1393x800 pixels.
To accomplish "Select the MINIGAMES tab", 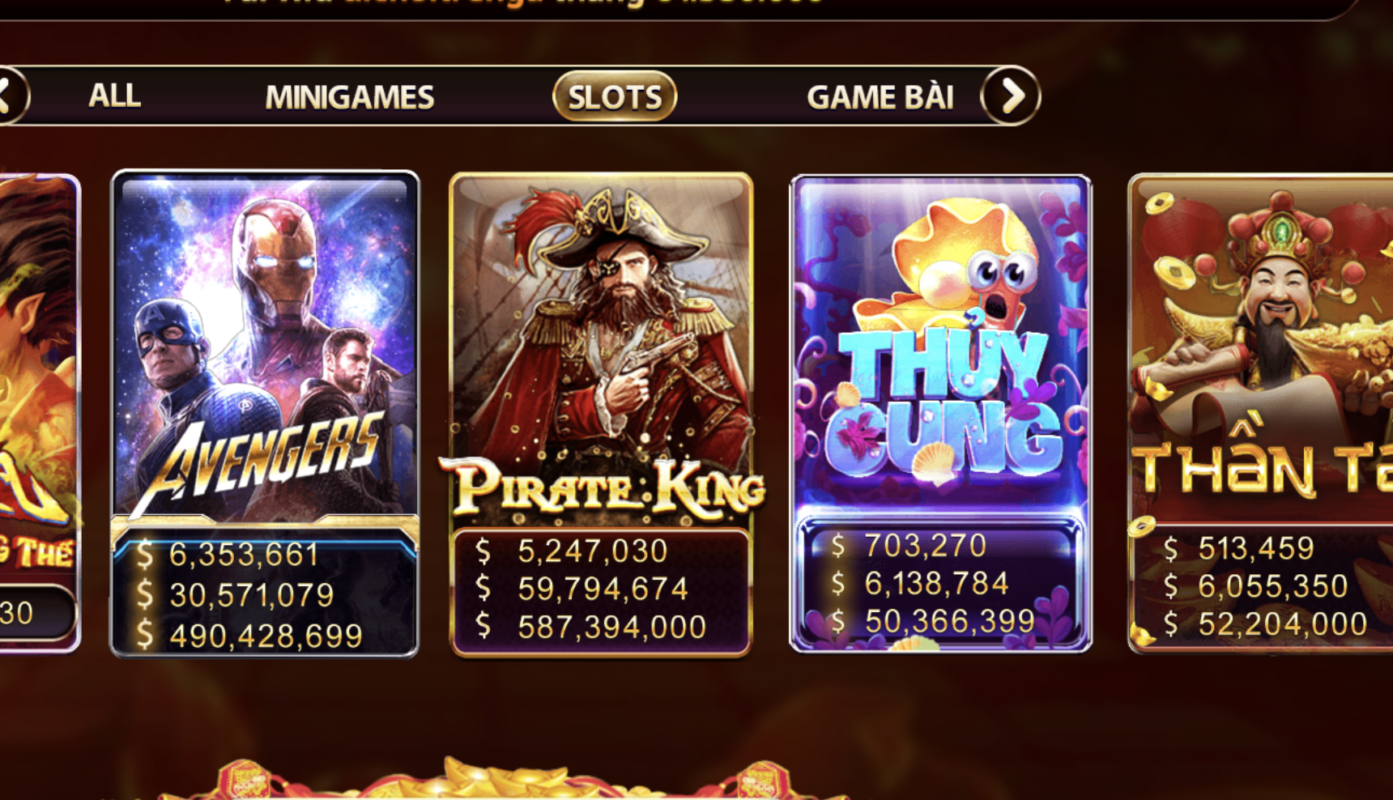I will point(349,96).
